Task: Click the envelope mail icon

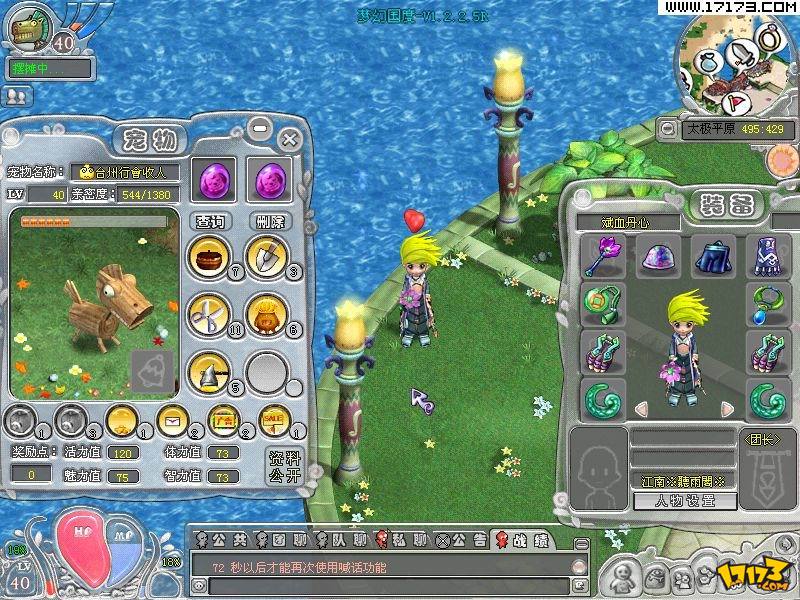Action: [171, 420]
